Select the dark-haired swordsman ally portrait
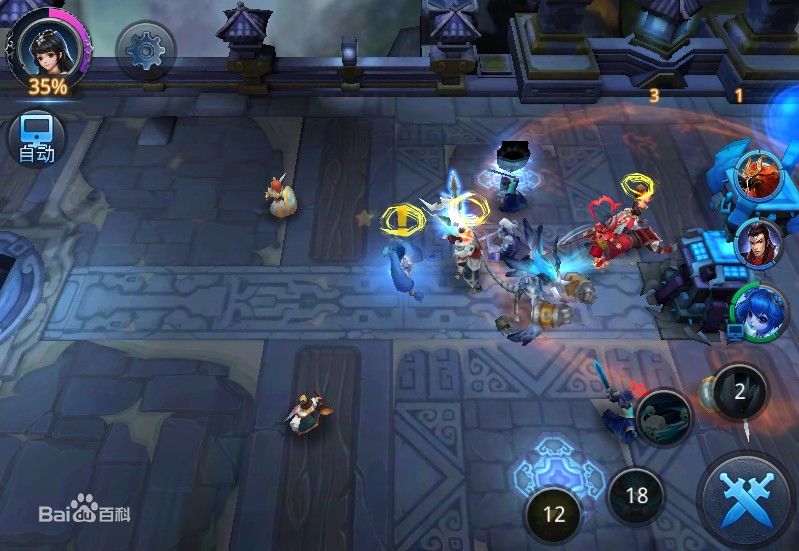The image size is (799, 551). (759, 243)
